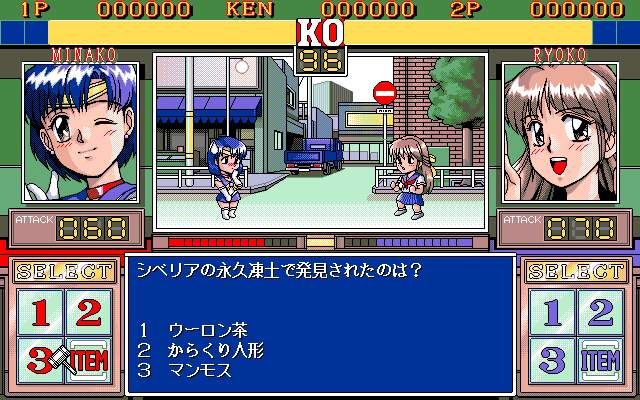This screenshot has width=640, height=400.
Task: Choose button 1 in Minako's select panel
Action: (40, 313)
